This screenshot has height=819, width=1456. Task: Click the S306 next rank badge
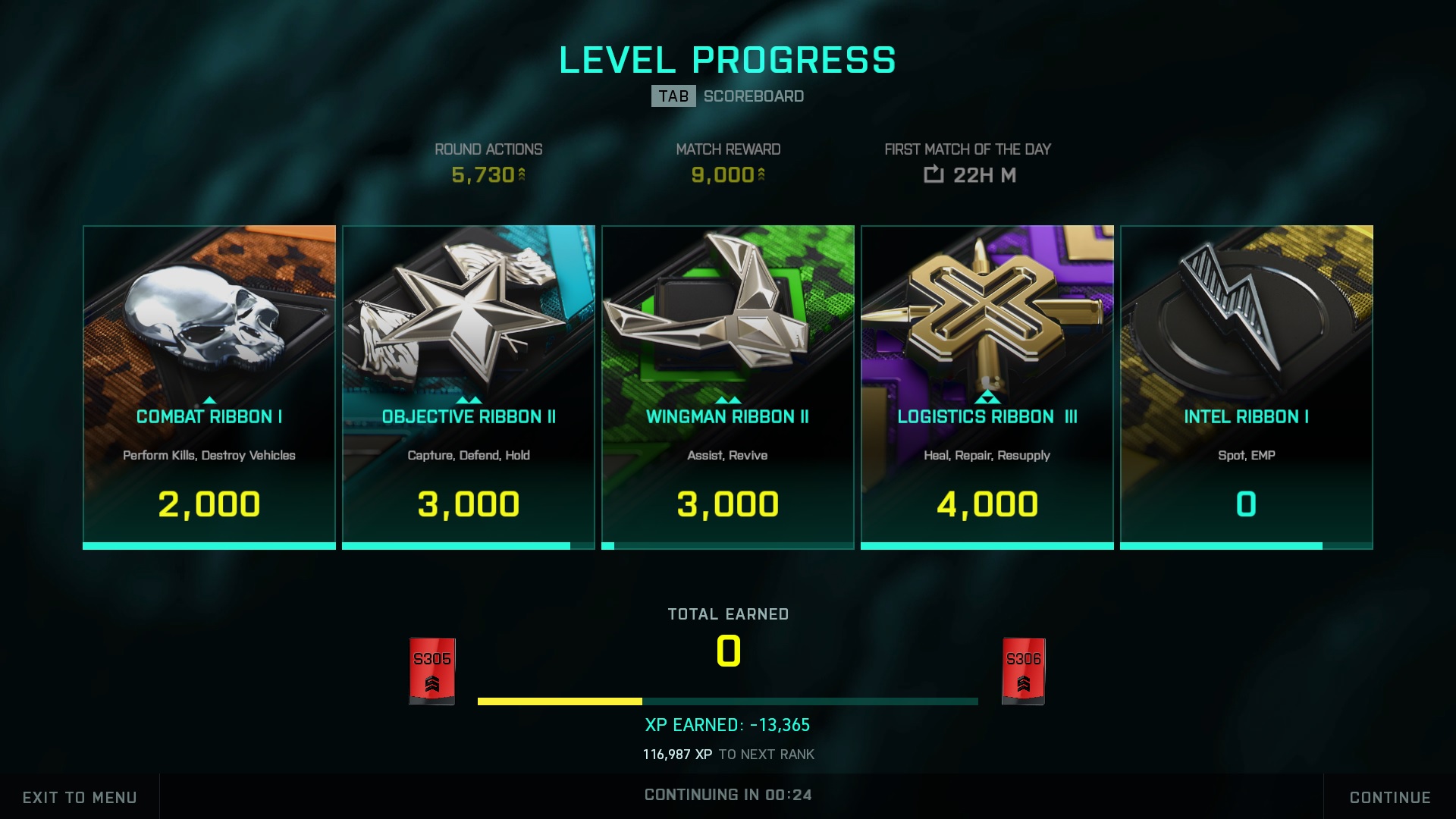[1023, 671]
